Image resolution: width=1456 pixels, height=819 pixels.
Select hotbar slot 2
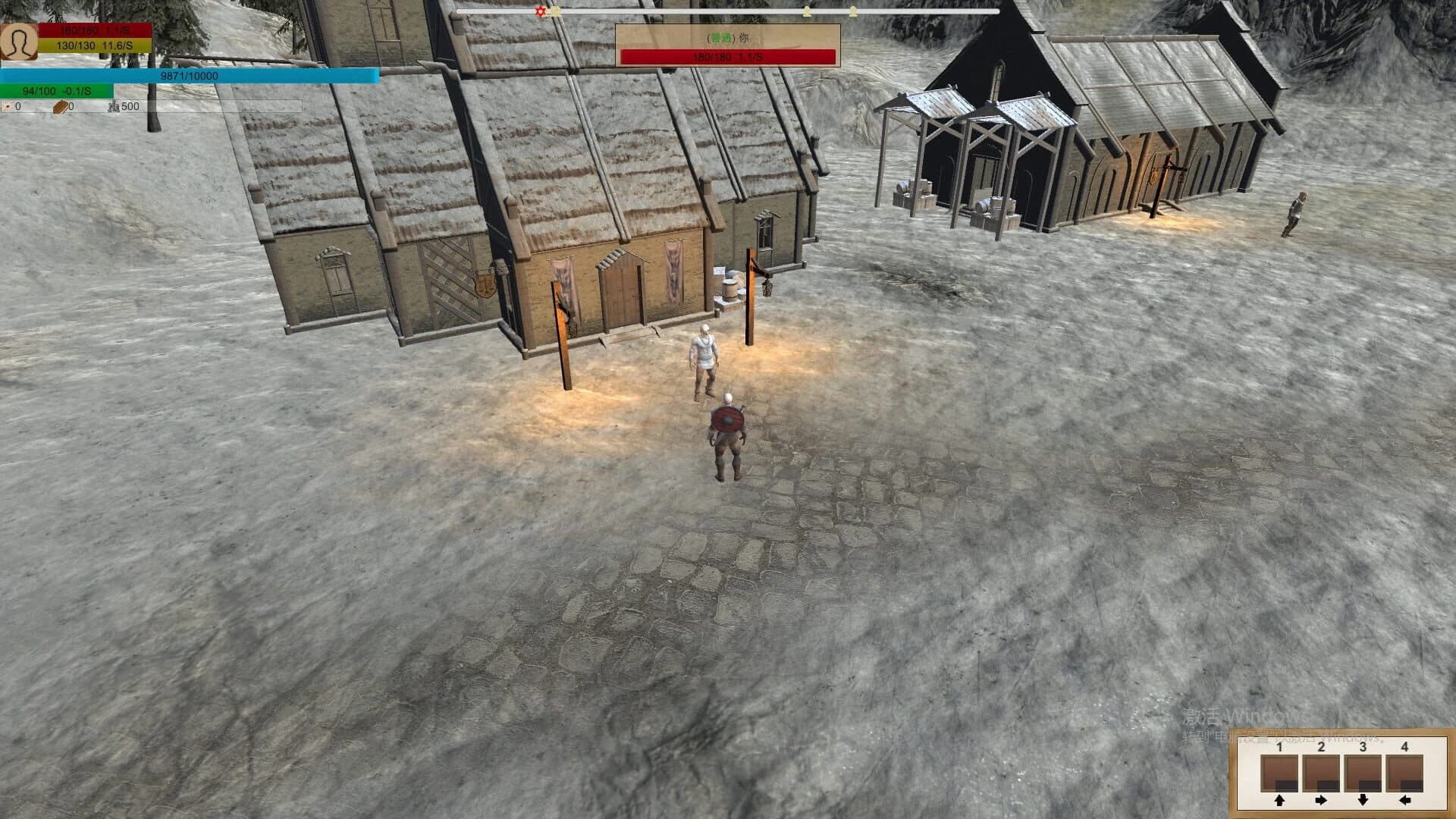click(x=1321, y=773)
